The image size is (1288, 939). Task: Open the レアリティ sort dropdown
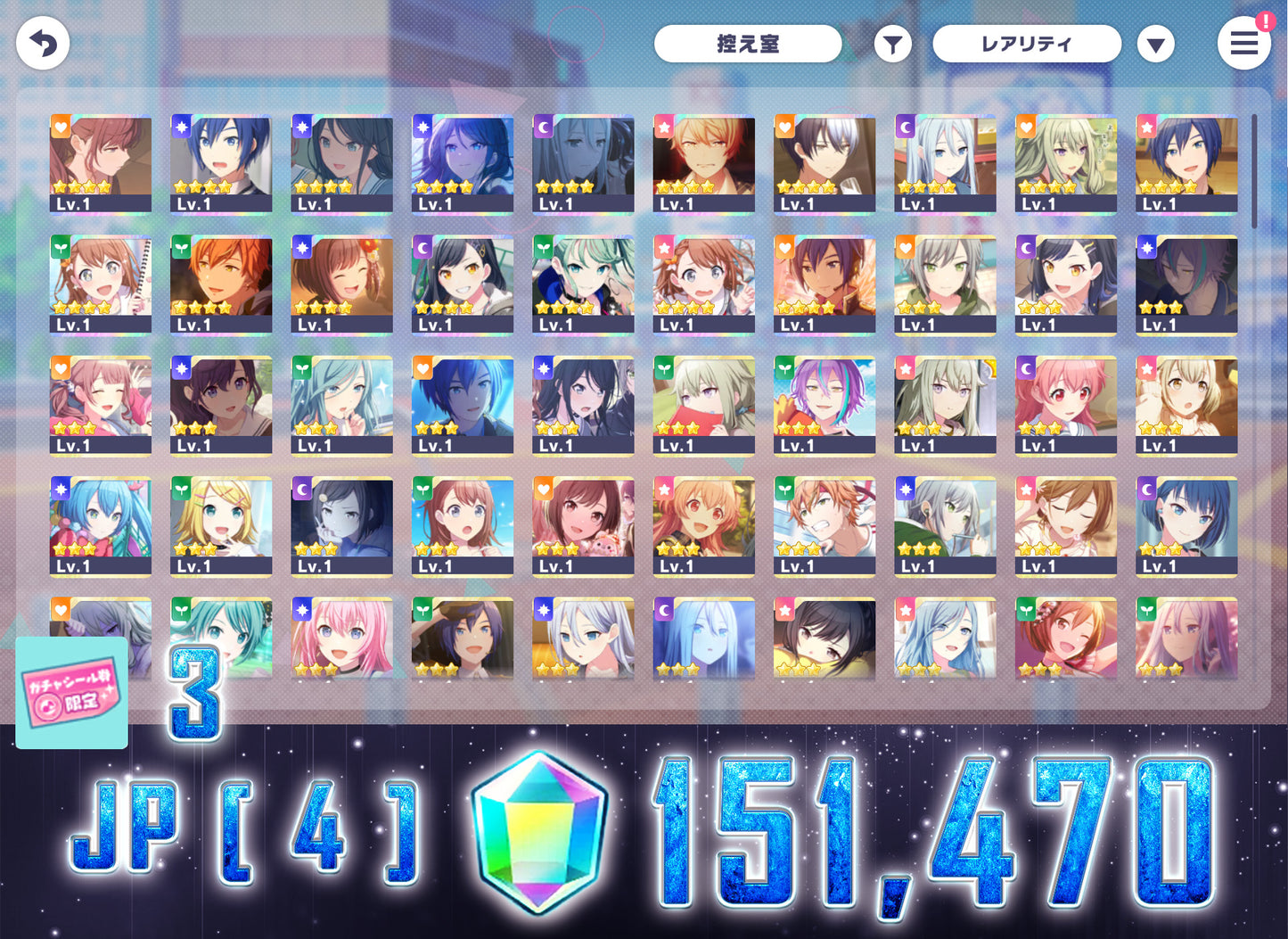pos(1027,43)
